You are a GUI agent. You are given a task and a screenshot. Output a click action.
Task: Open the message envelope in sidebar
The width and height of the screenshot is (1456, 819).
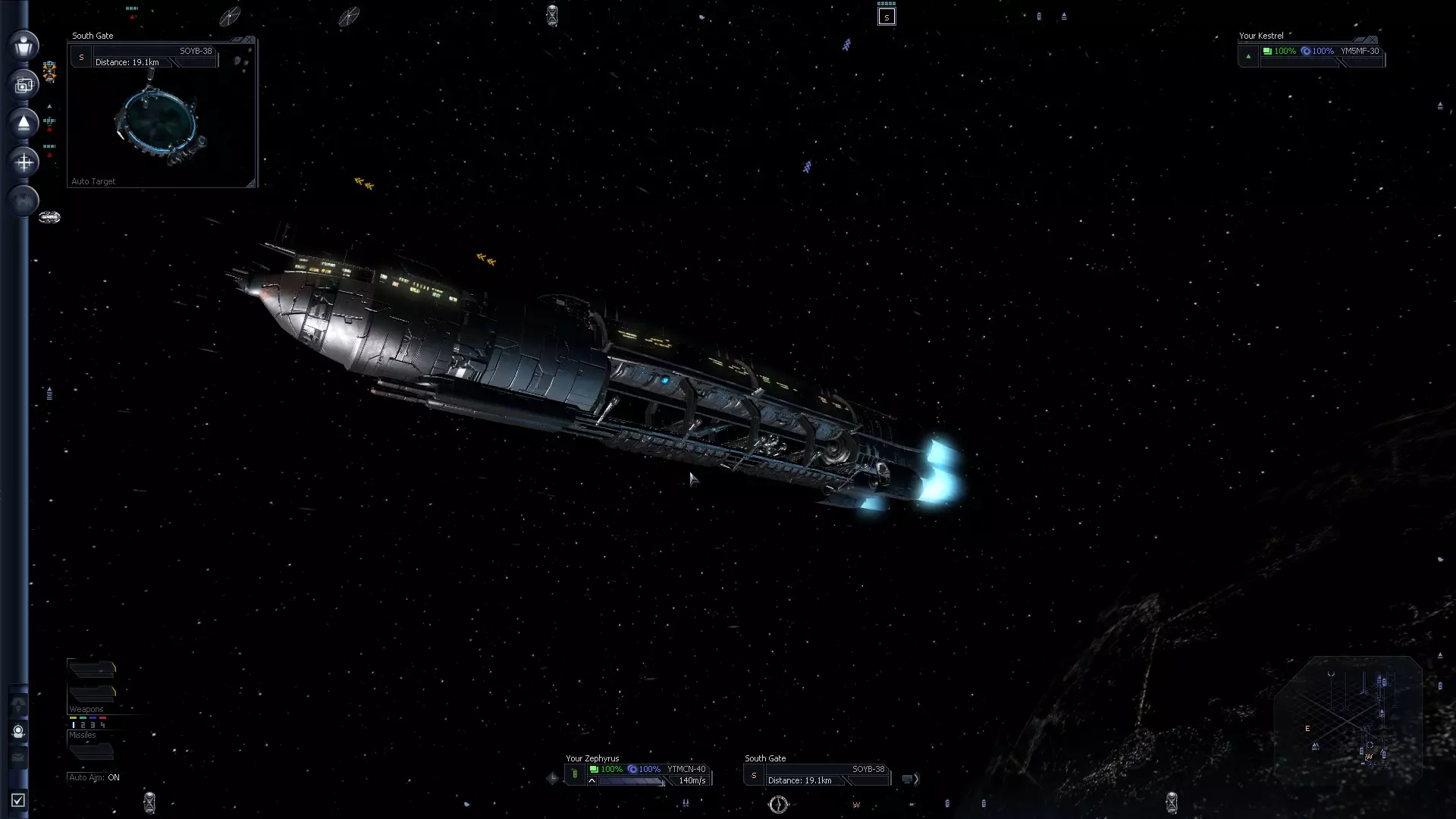(19, 758)
